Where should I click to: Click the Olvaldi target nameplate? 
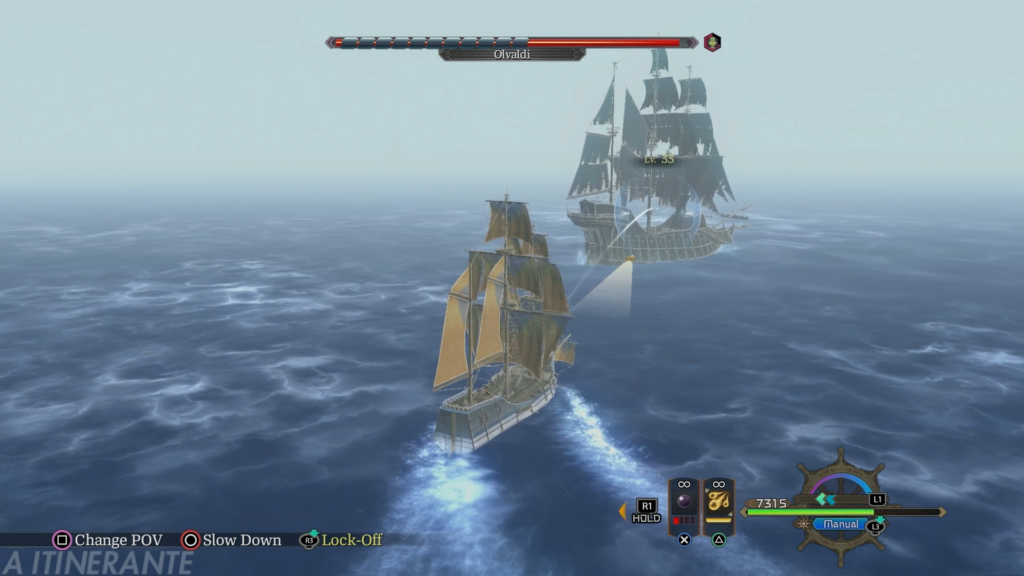tap(512, 54)
